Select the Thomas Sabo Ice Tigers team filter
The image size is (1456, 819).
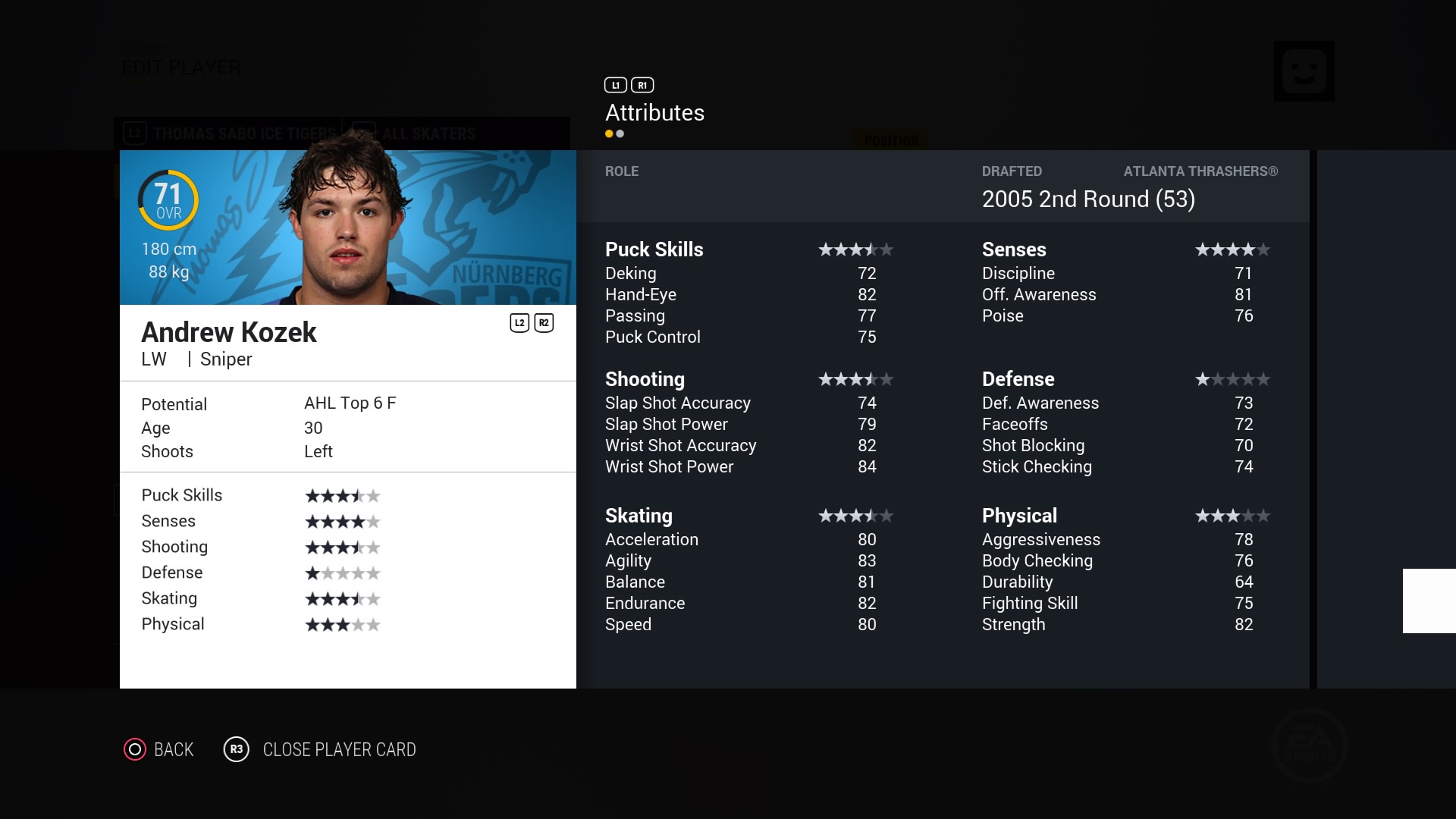(243, 134)
